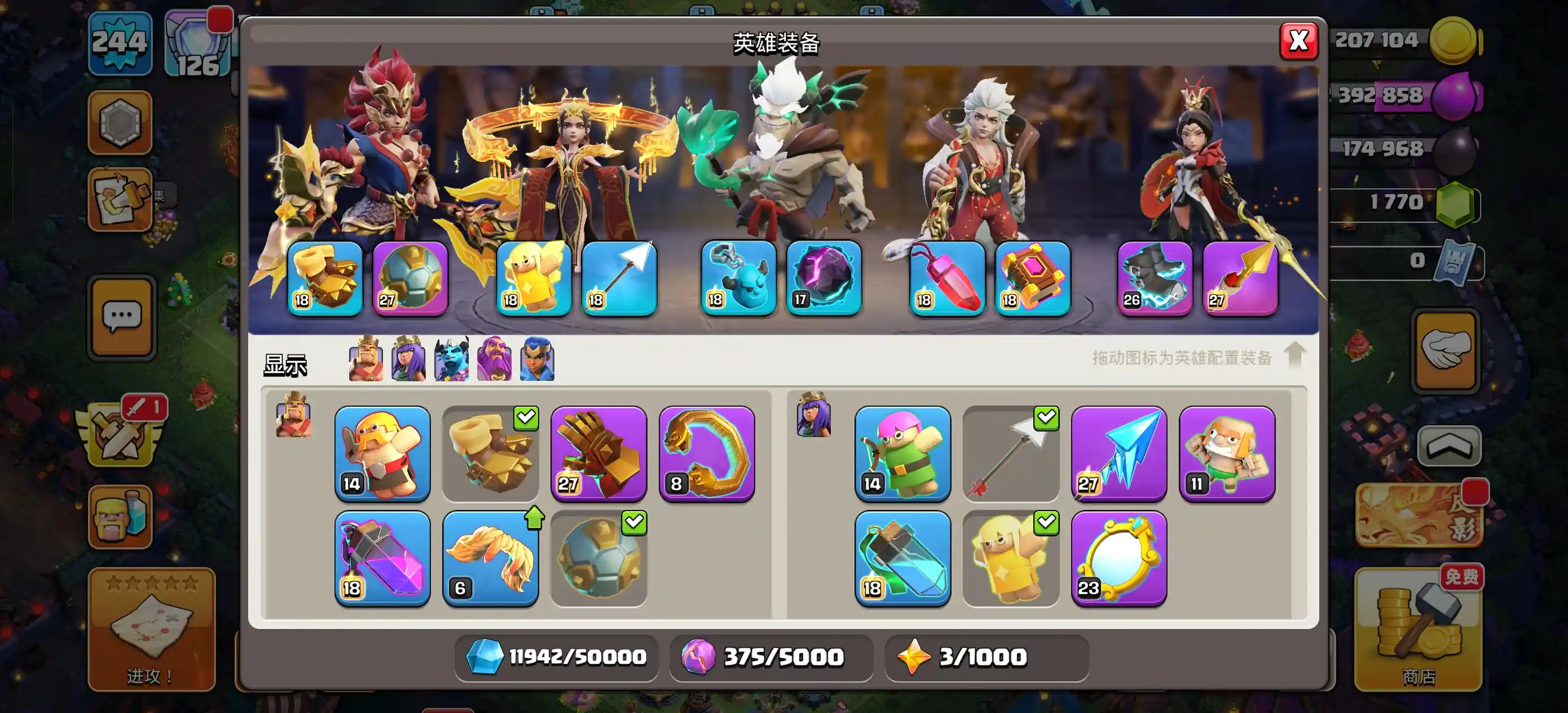Select the Minion Prince filter portrait

pyautogui.click(x=451, y=359)
